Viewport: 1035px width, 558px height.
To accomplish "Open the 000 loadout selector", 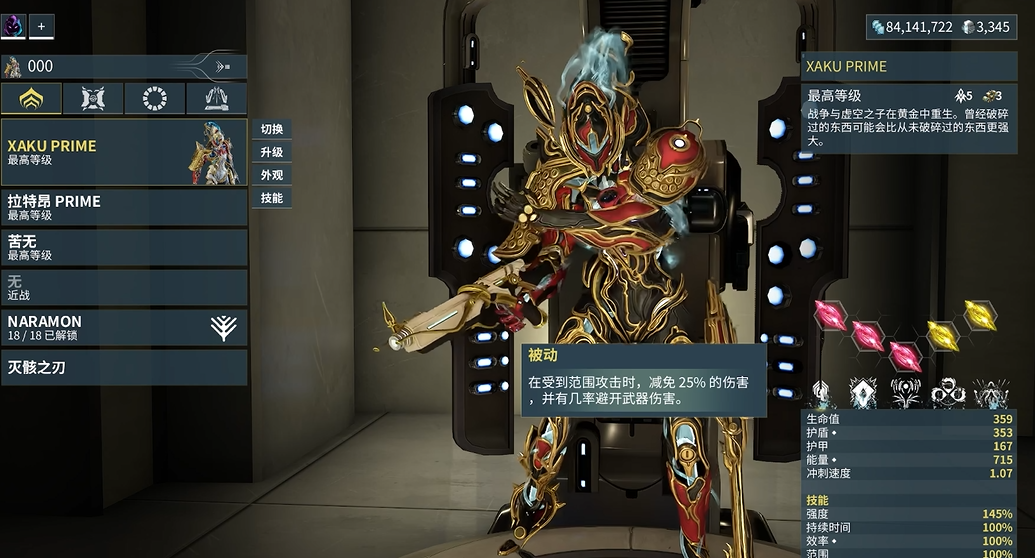I will coord(124,67).
